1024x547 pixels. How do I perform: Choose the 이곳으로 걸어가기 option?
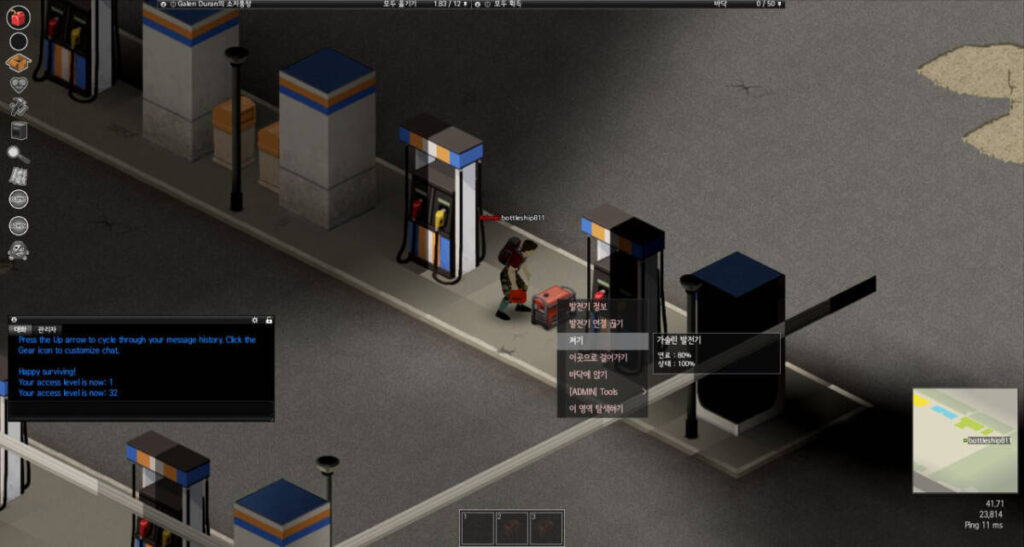pos(597,357)
